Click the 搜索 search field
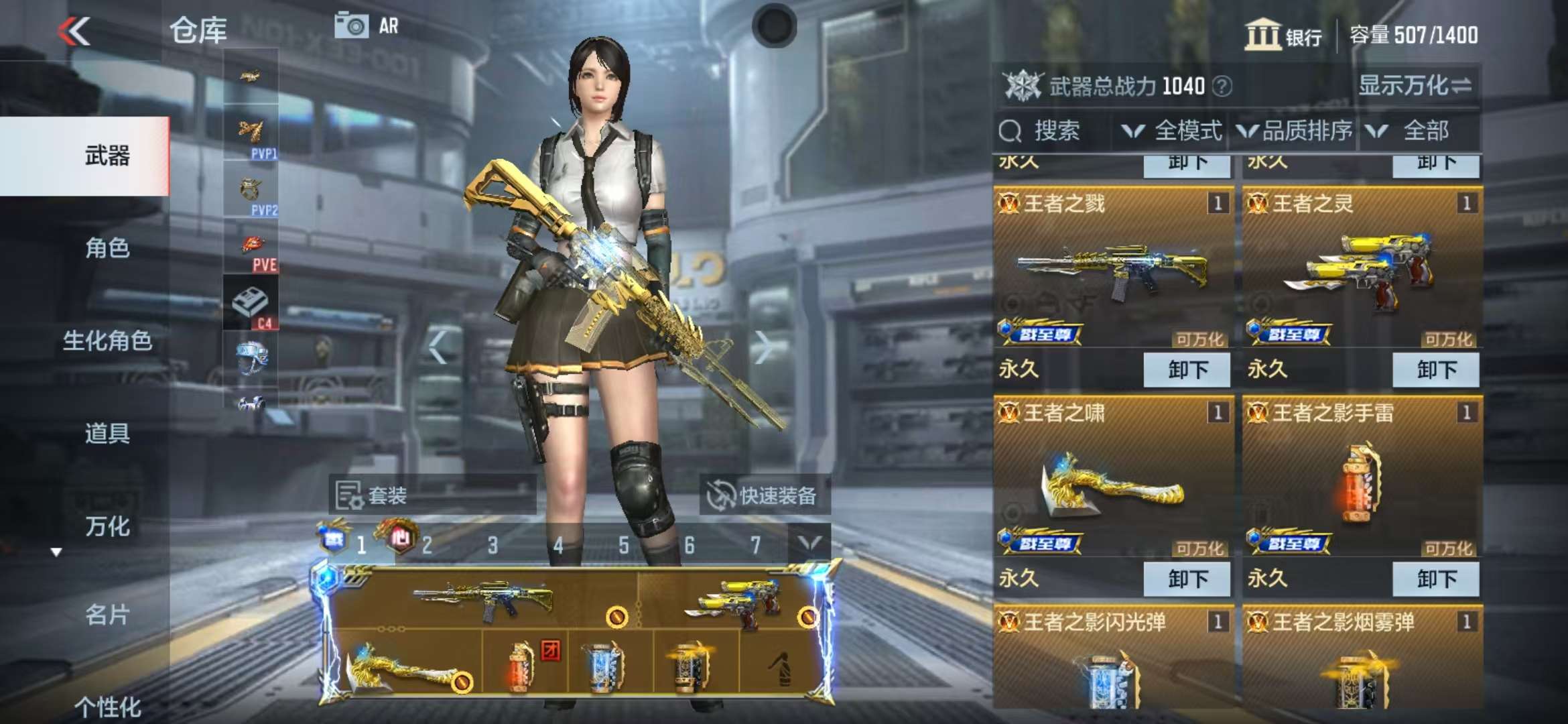Image resolution: width=1568 pixels, height=724 pixels. coord(1055,131)
